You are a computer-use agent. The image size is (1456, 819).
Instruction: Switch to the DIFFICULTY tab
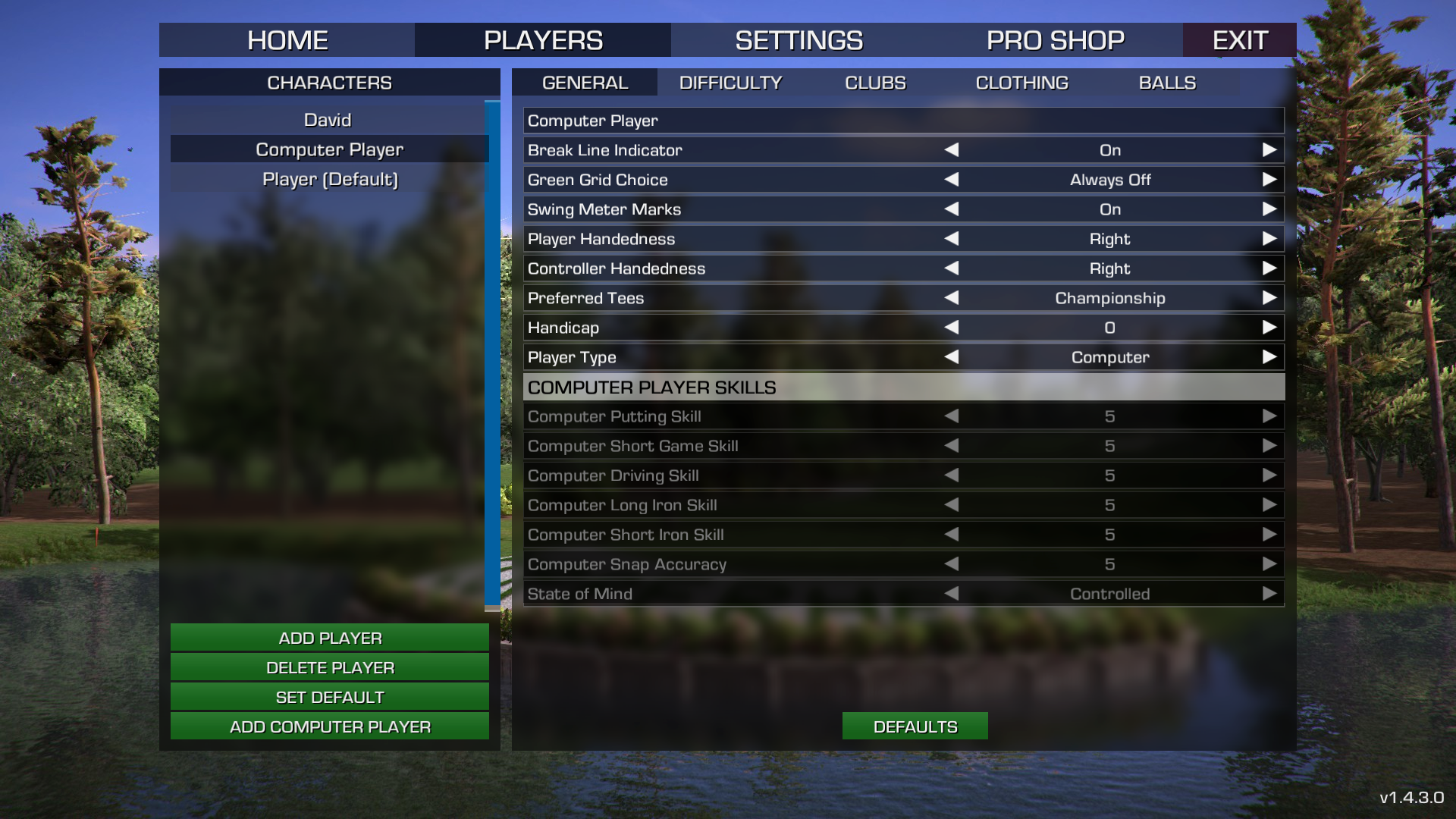[730, 83]
